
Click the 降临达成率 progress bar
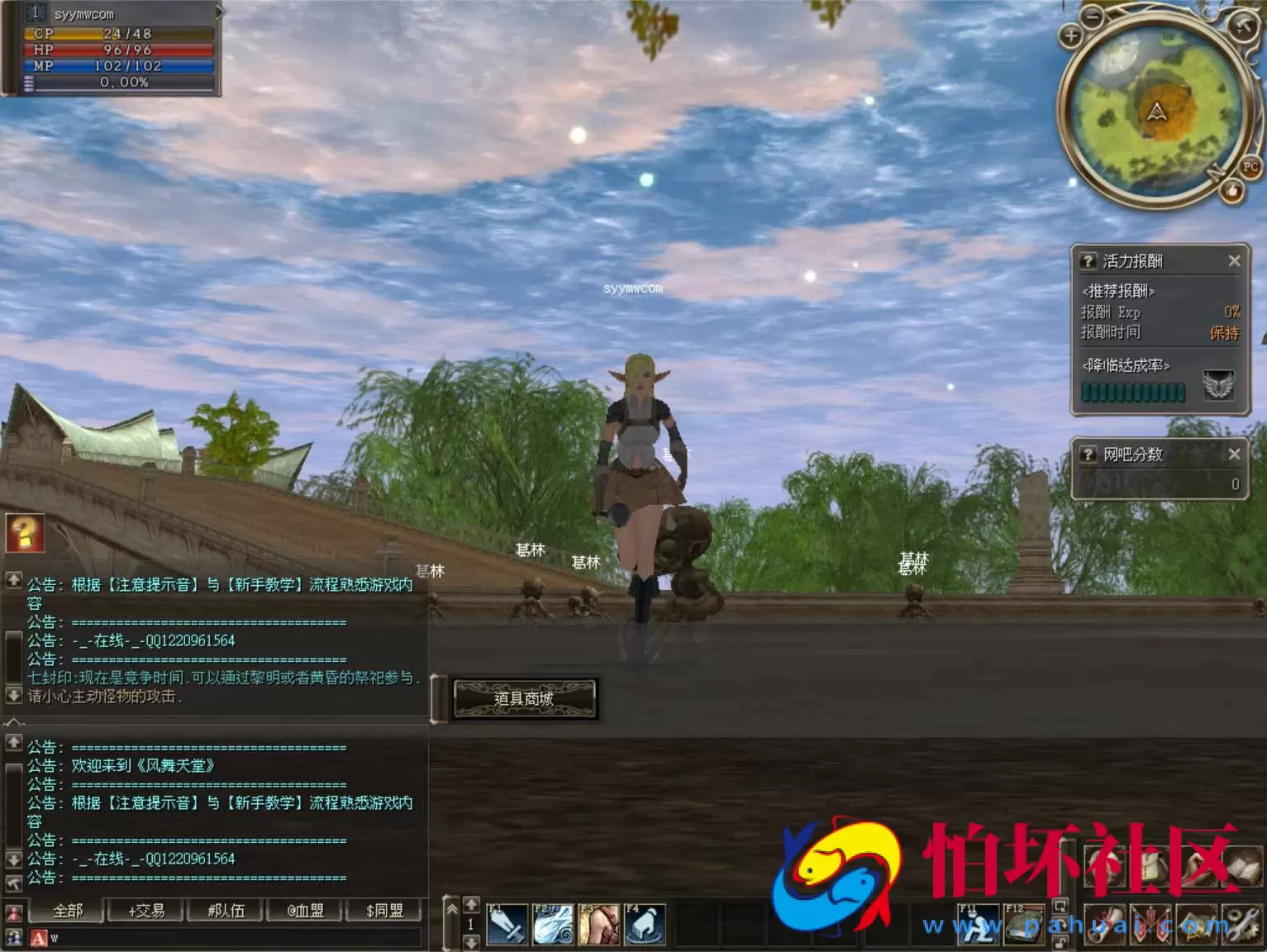pos(1132,392)
